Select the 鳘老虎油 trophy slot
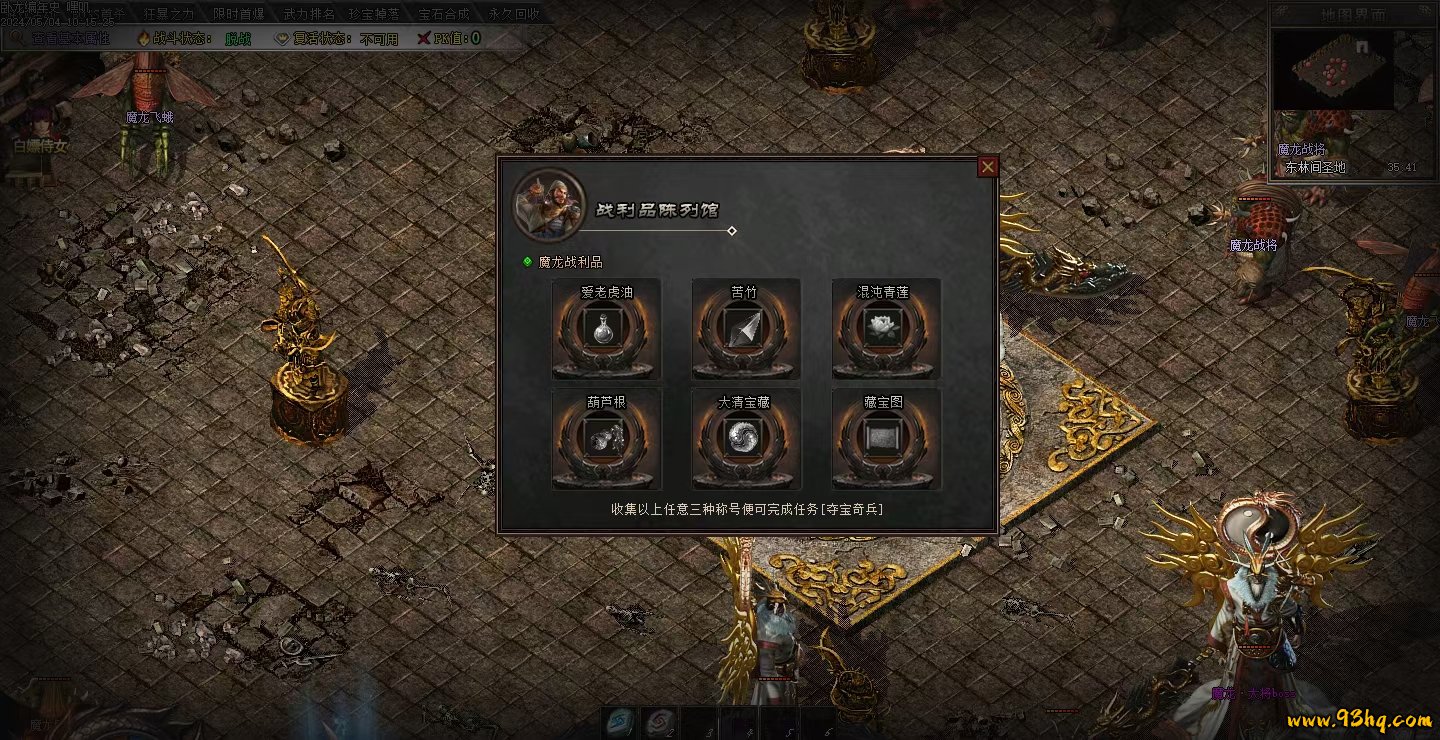 coord(606,330)
